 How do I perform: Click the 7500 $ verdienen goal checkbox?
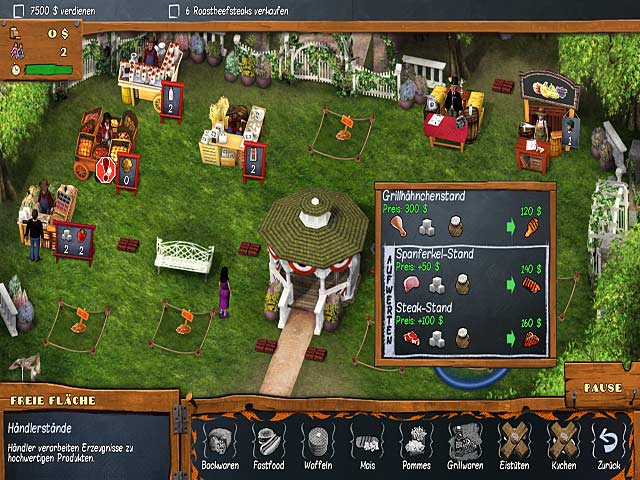(19, 10)
